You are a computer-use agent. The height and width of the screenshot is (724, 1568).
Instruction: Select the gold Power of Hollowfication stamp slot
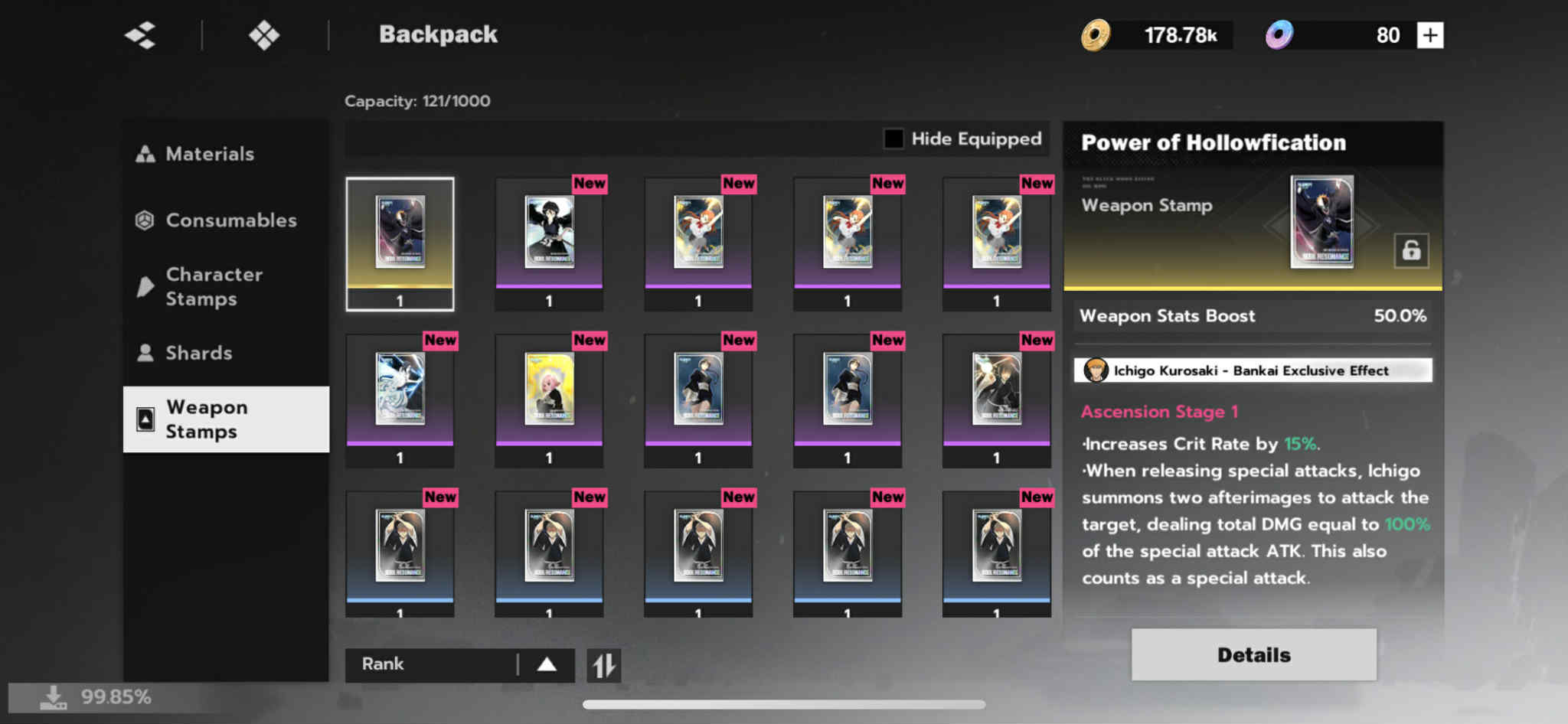coord(400,243)
